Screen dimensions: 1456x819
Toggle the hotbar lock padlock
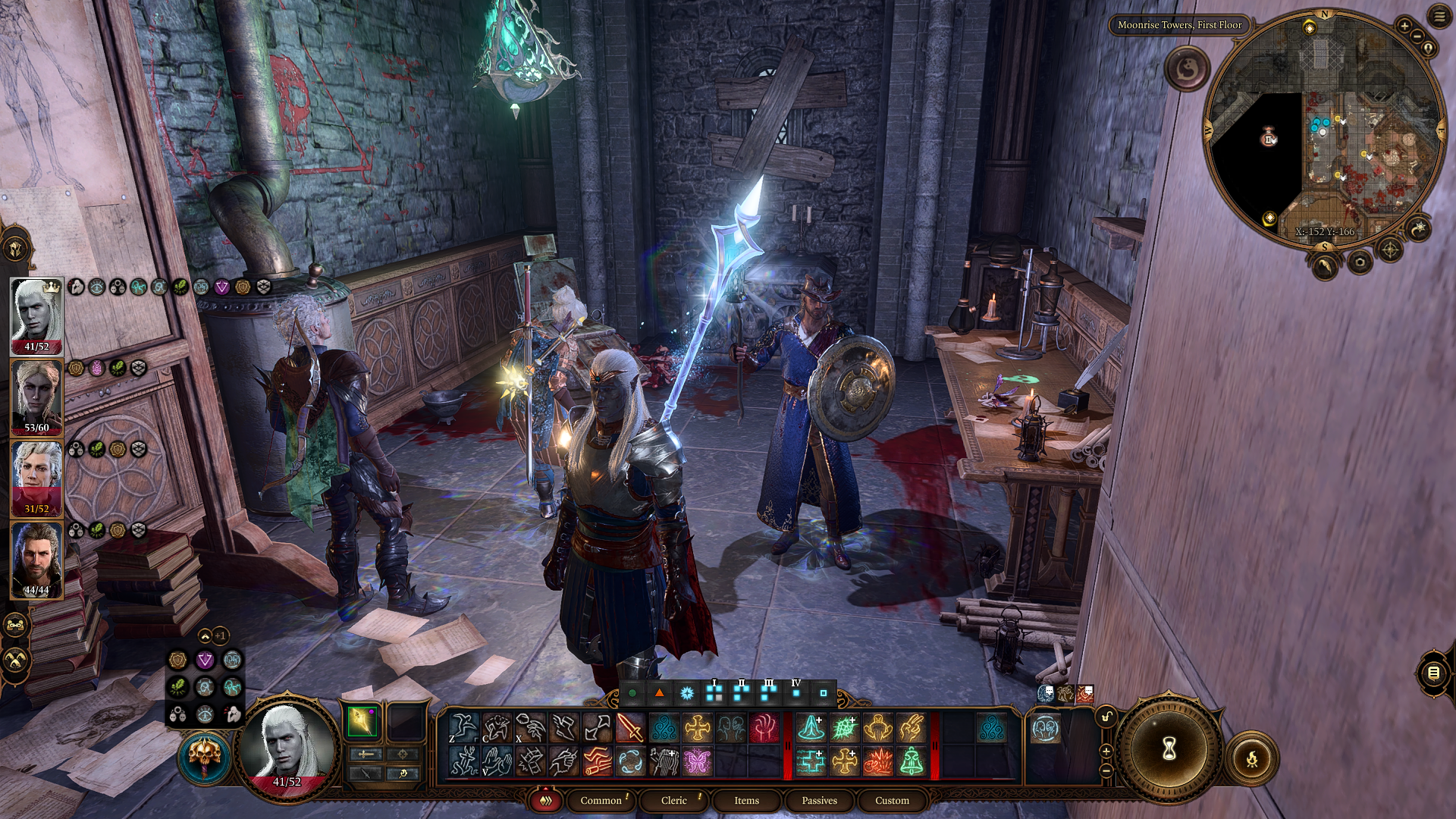pyautogui.click(x=1106, y=717)
